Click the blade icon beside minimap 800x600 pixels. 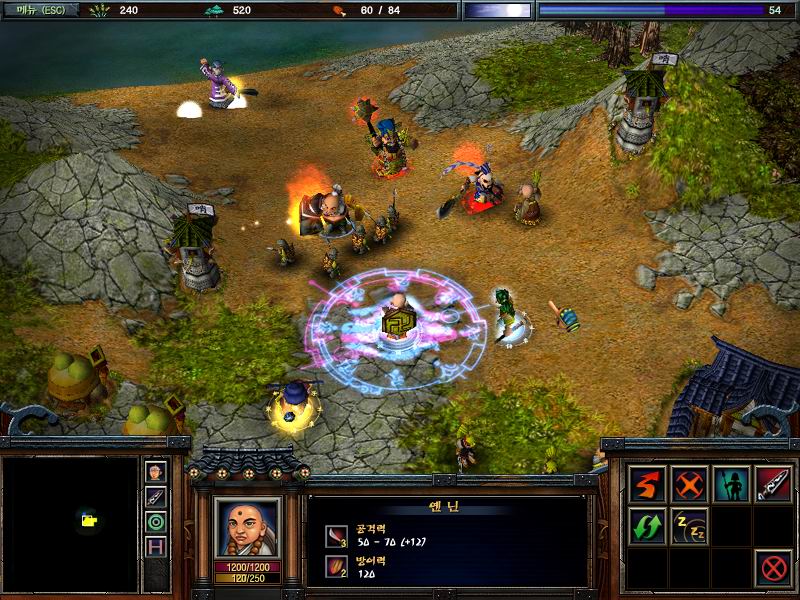[156, 496]
